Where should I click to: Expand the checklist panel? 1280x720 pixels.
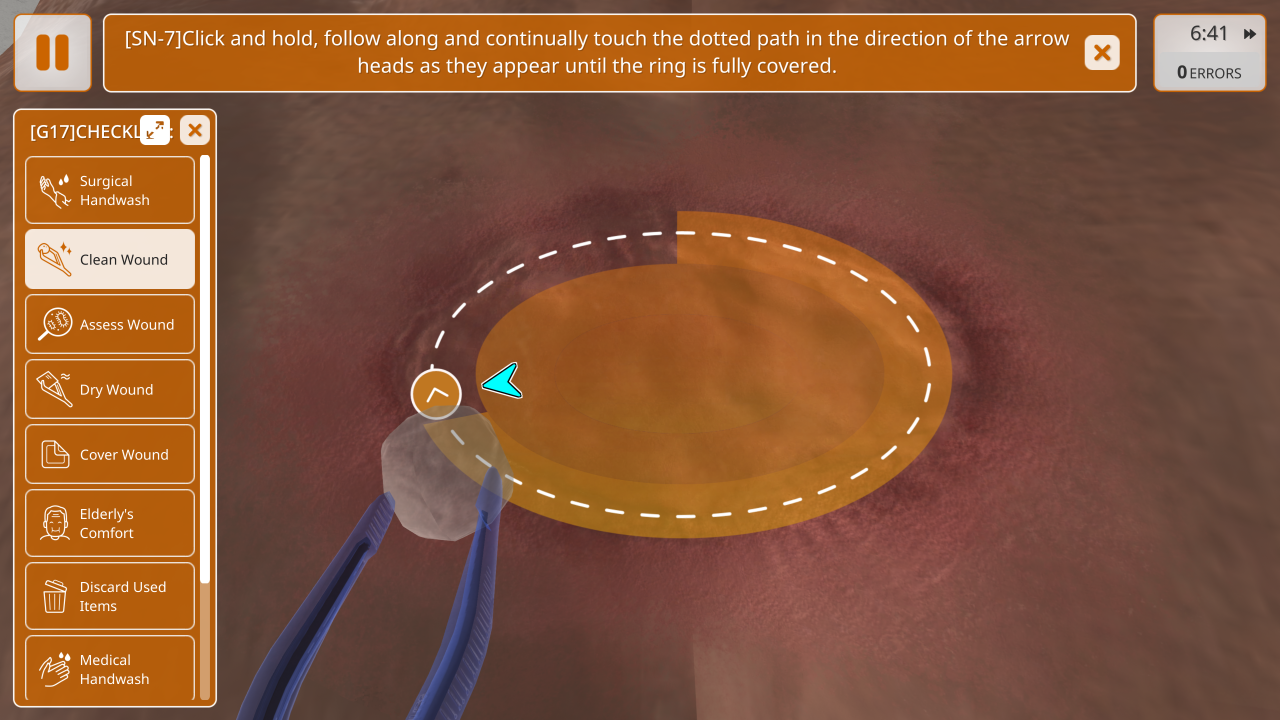(x=155, y=129)
